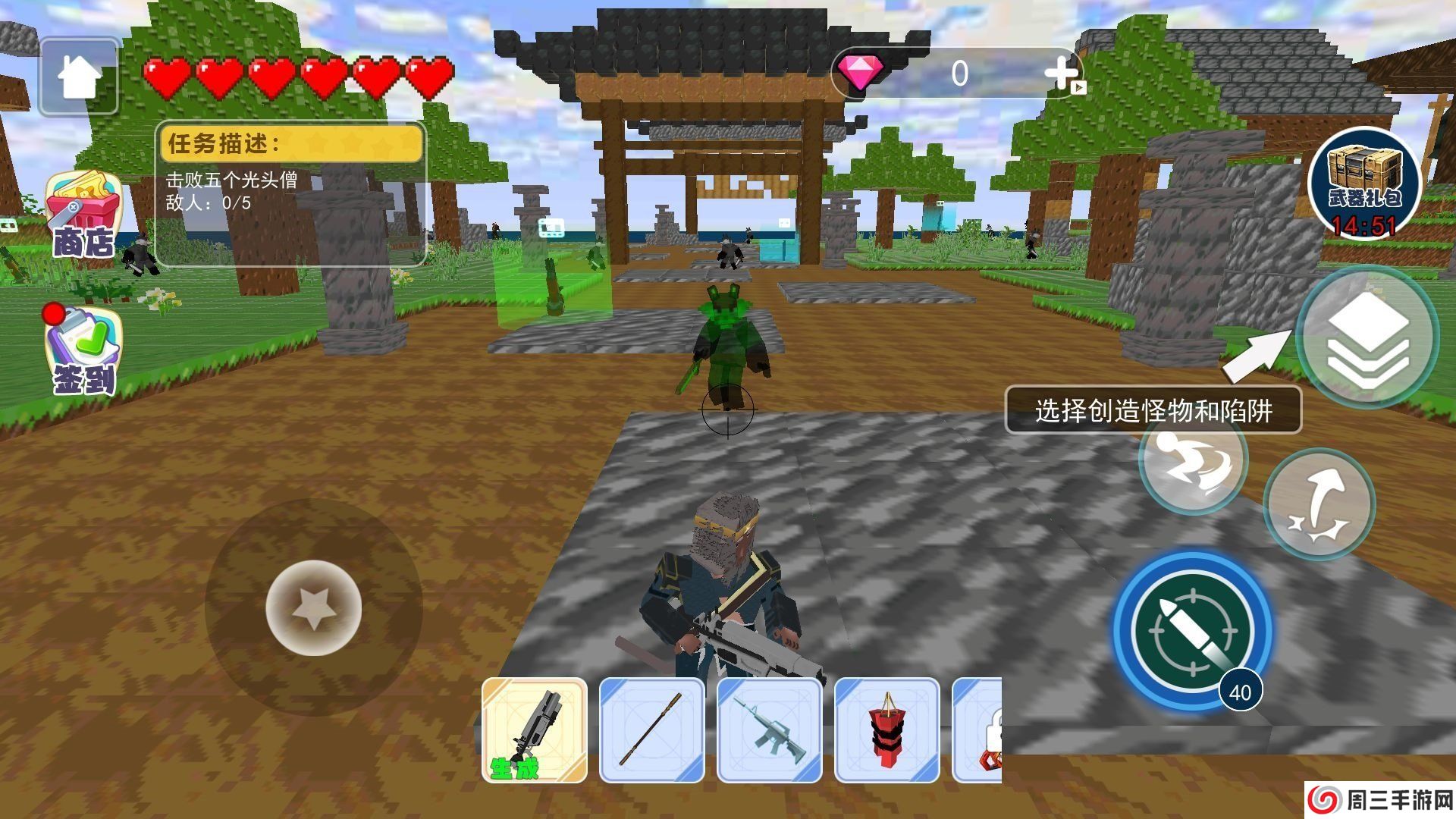Select the assault rifle hotbar slot
The height and width of the screenshot is (819, 1456).
[770, 732]
